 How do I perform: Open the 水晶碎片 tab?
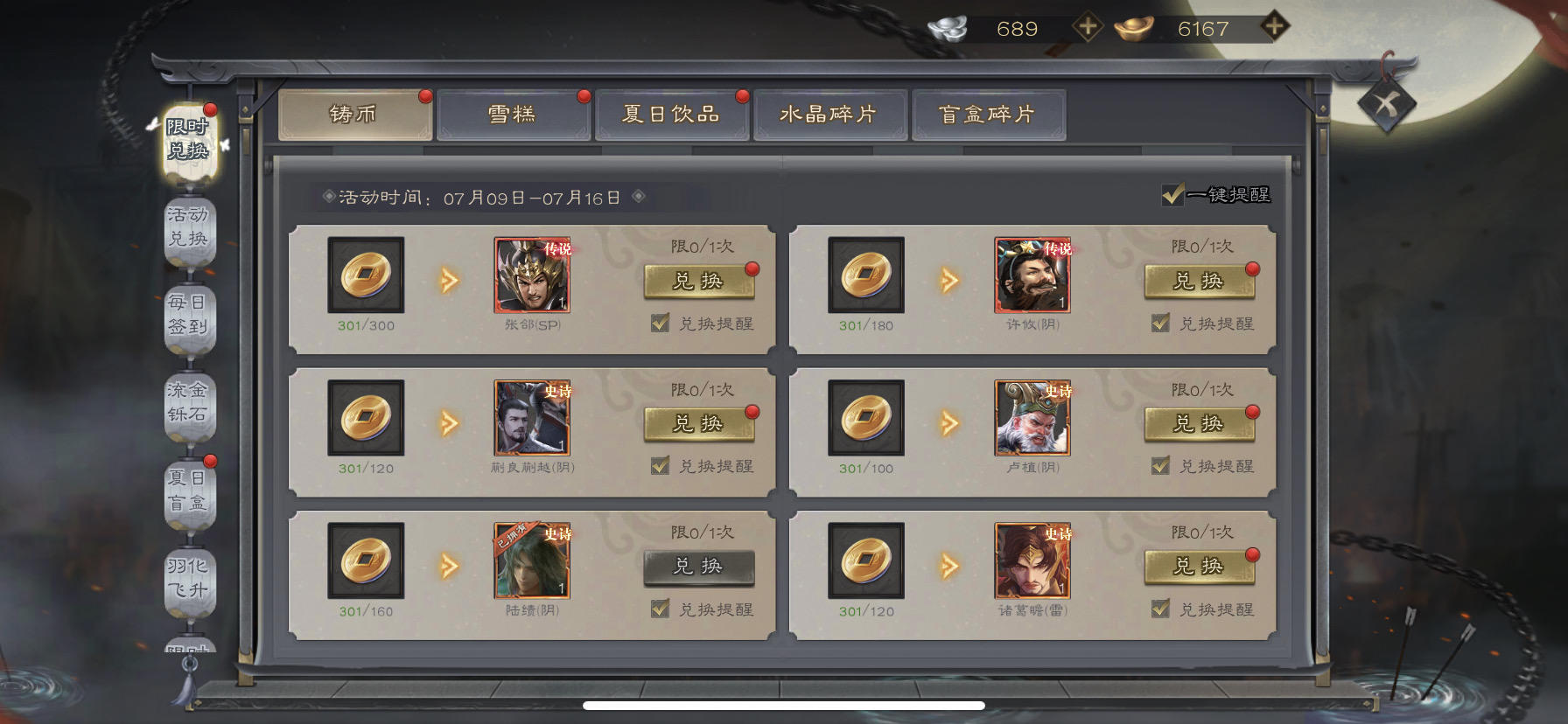pos(828,113)
